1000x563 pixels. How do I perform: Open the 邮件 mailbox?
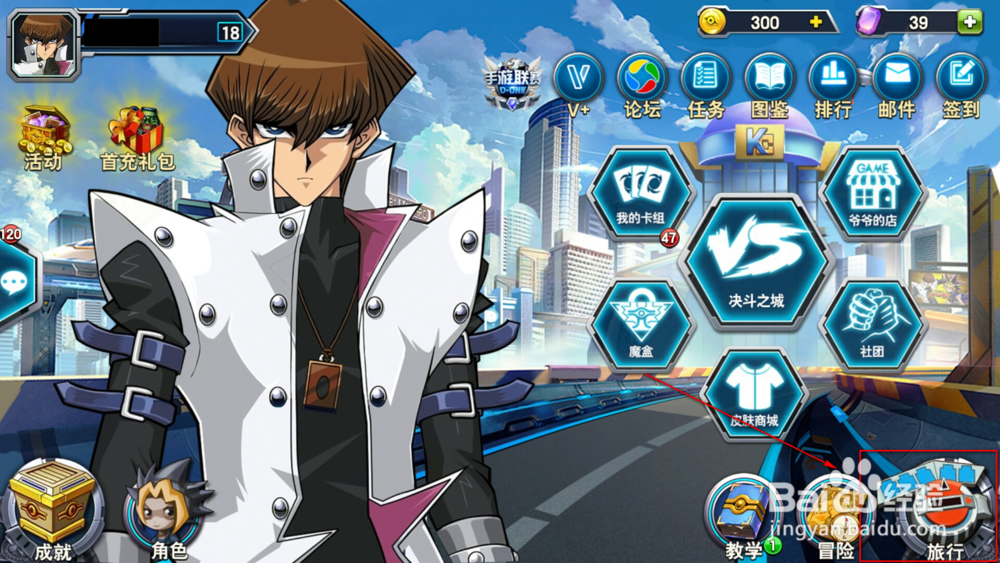(897, 80)
